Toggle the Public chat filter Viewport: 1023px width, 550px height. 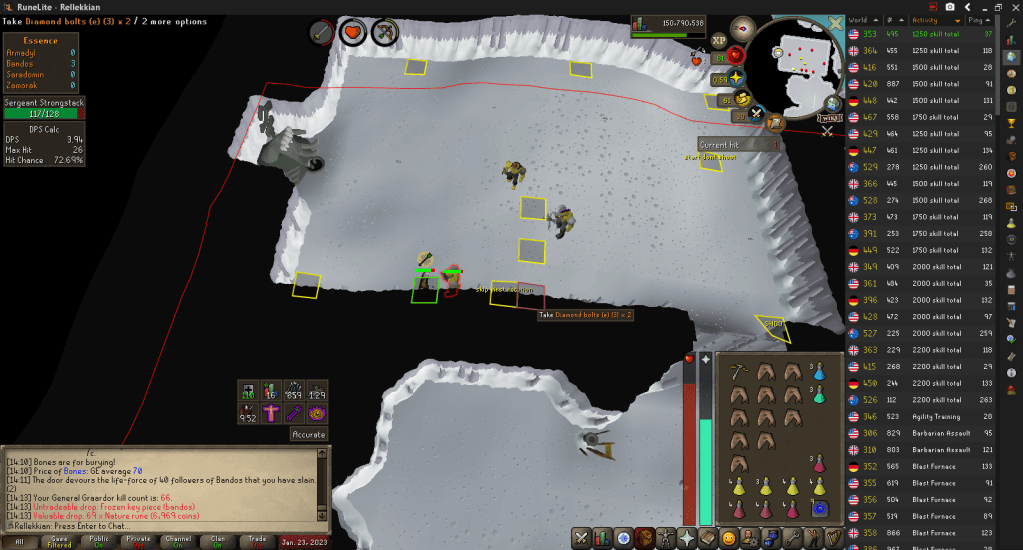(x=99, y=540)
